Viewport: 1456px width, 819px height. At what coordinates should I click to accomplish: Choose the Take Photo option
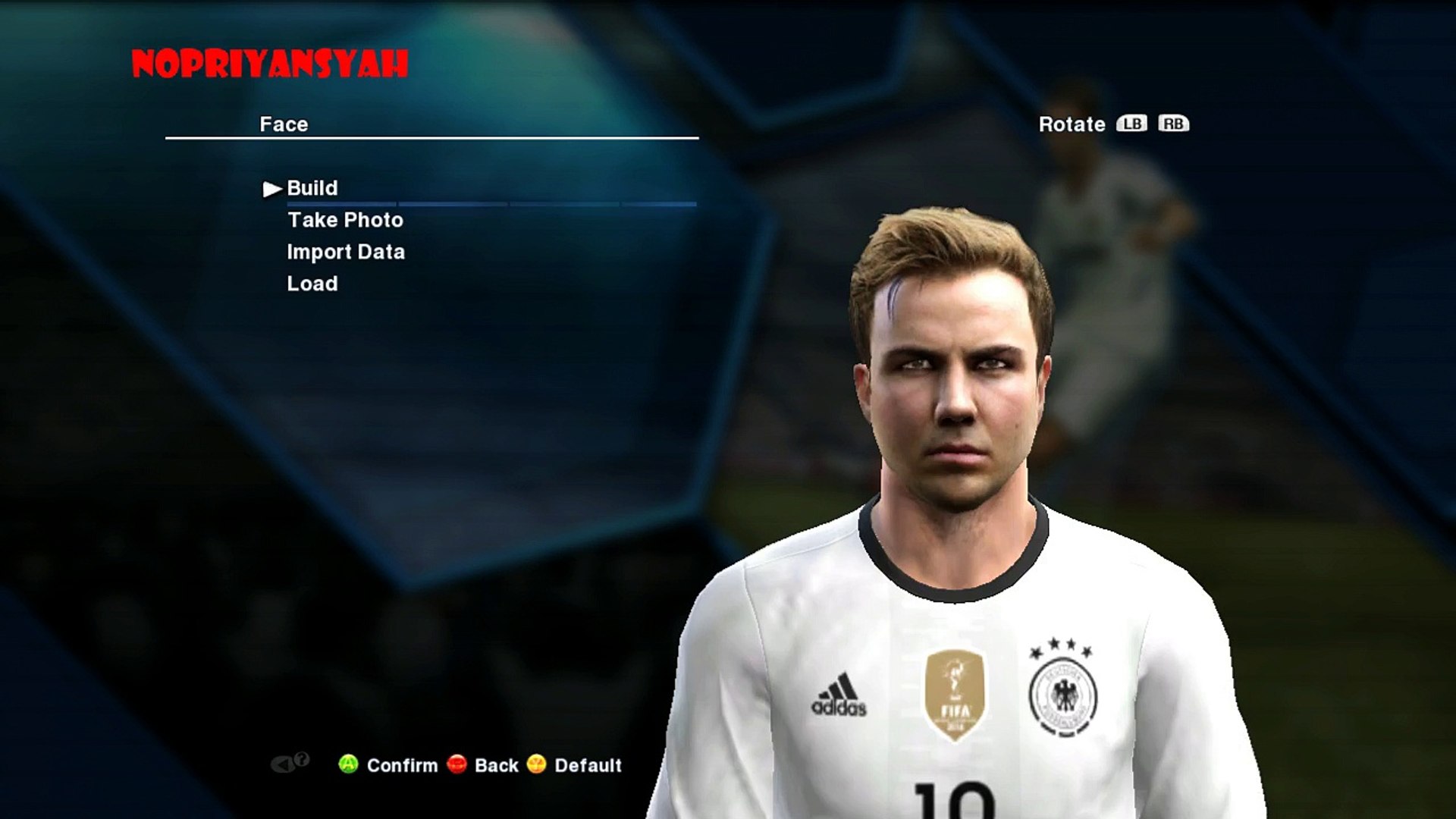coord(345,220)
